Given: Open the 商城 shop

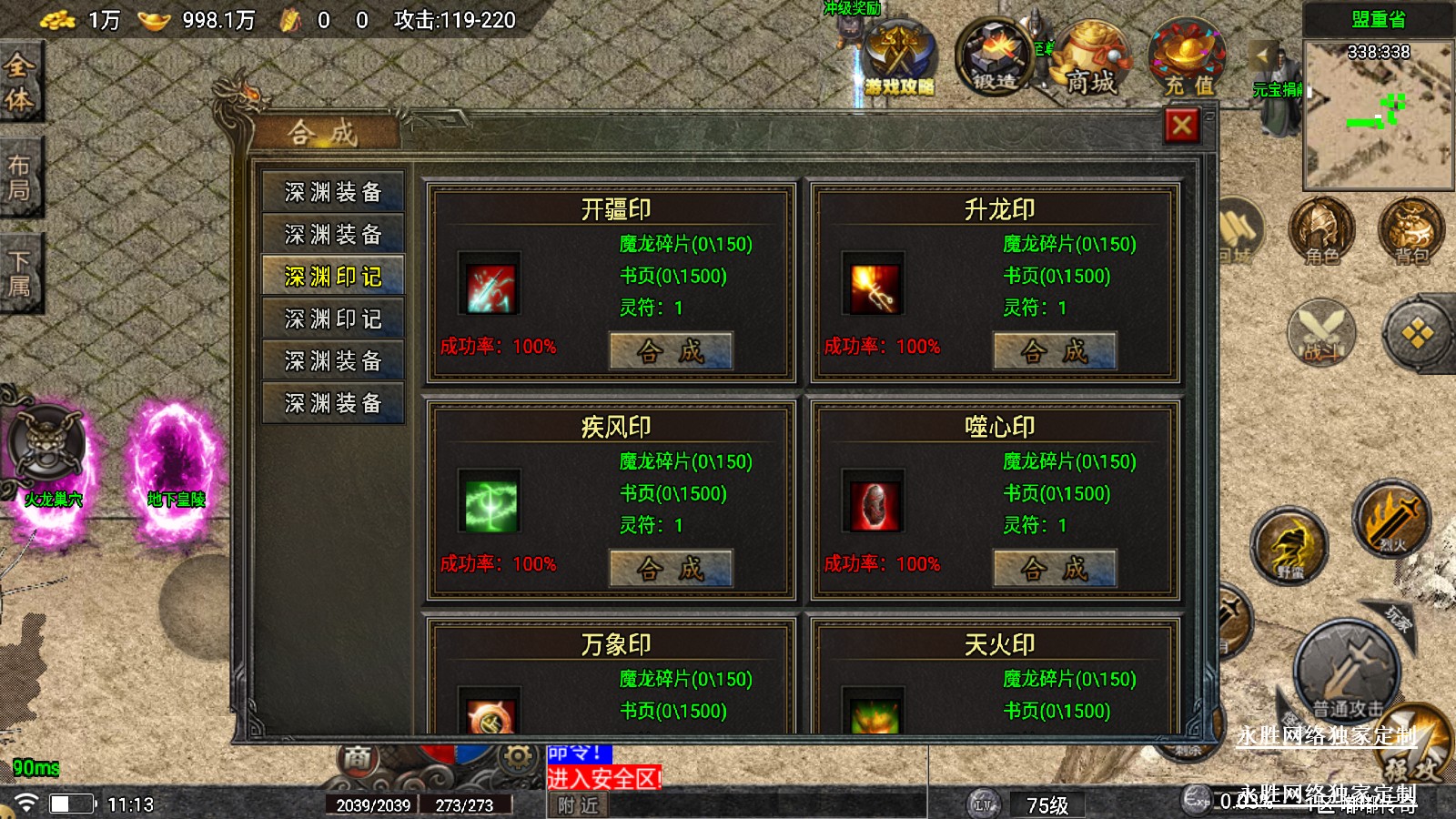Looking at the screenshot, I should [x=1090, y=62].
